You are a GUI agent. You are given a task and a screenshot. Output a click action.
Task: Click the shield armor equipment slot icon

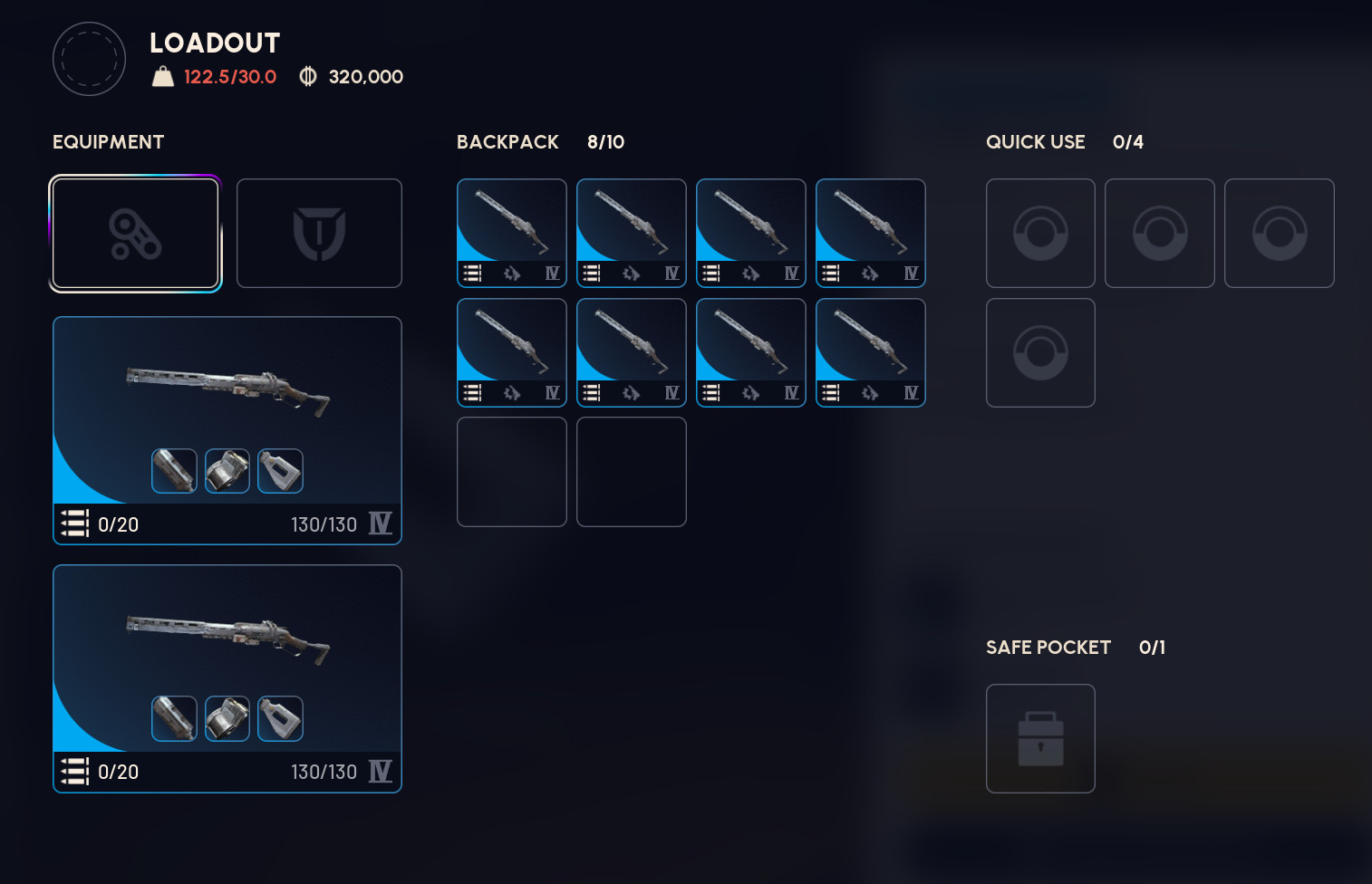(319, 233)
